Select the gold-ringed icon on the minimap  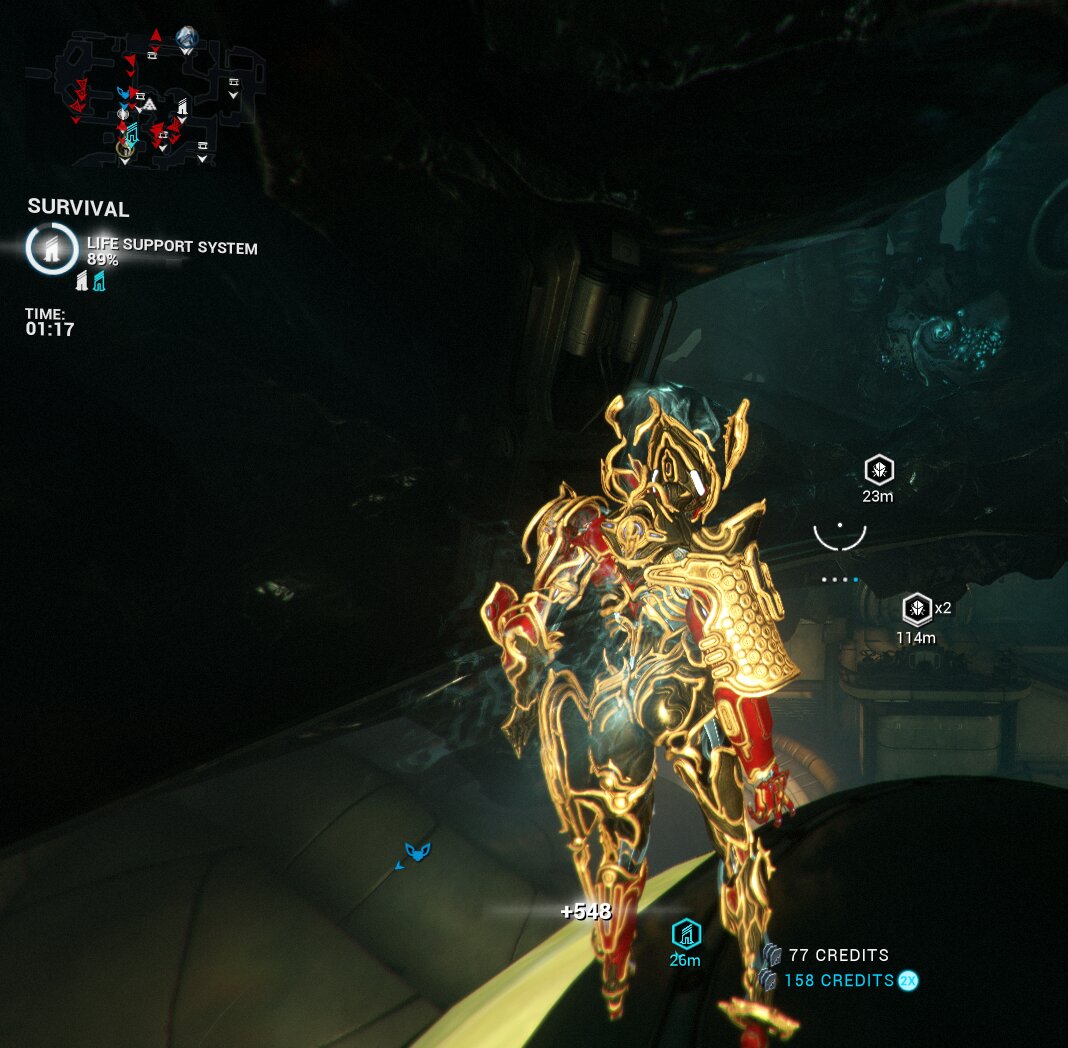coord(124,148)
